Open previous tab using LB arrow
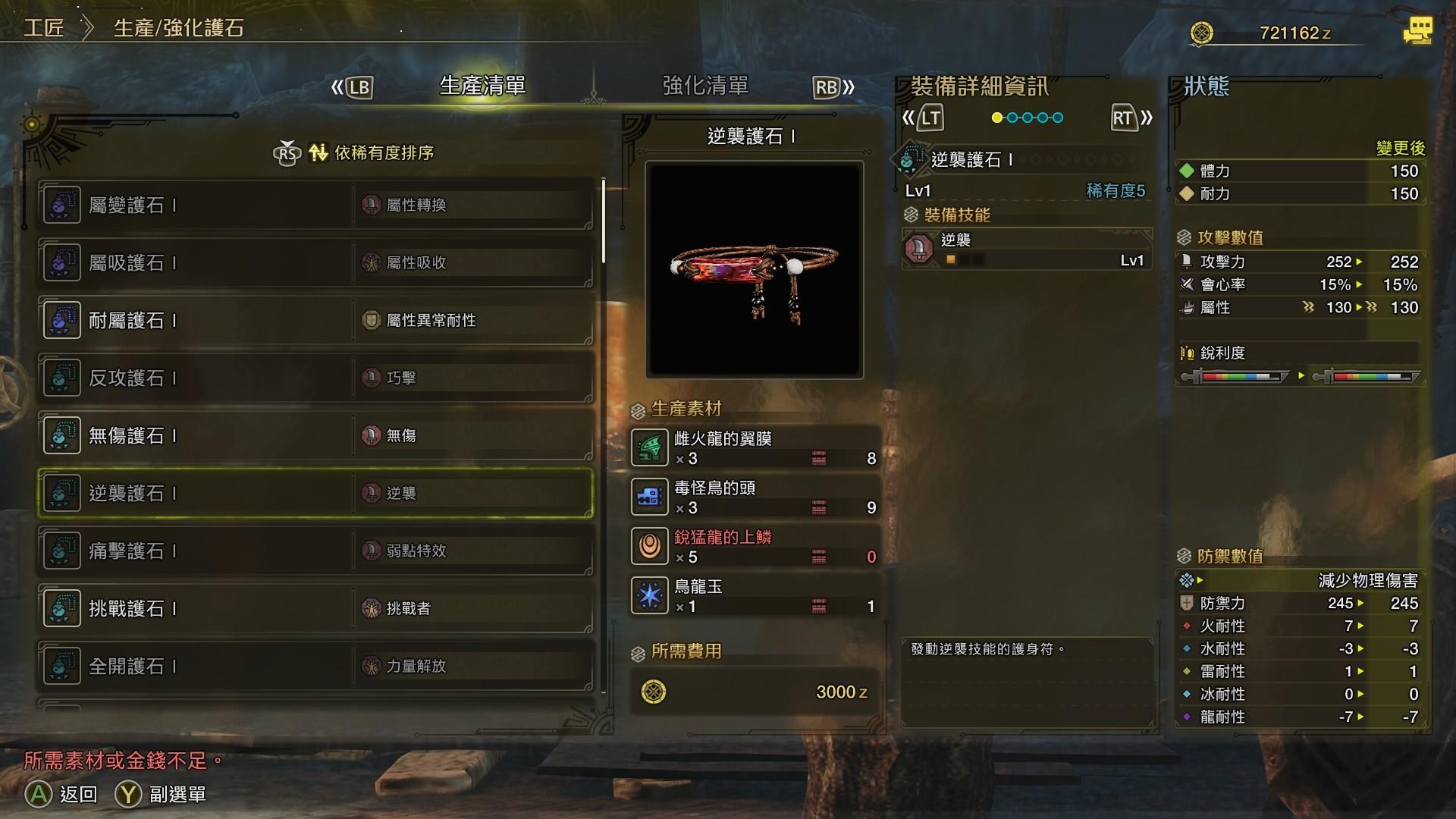This screenshot has height=819, width=1456. tap(356, 86)
